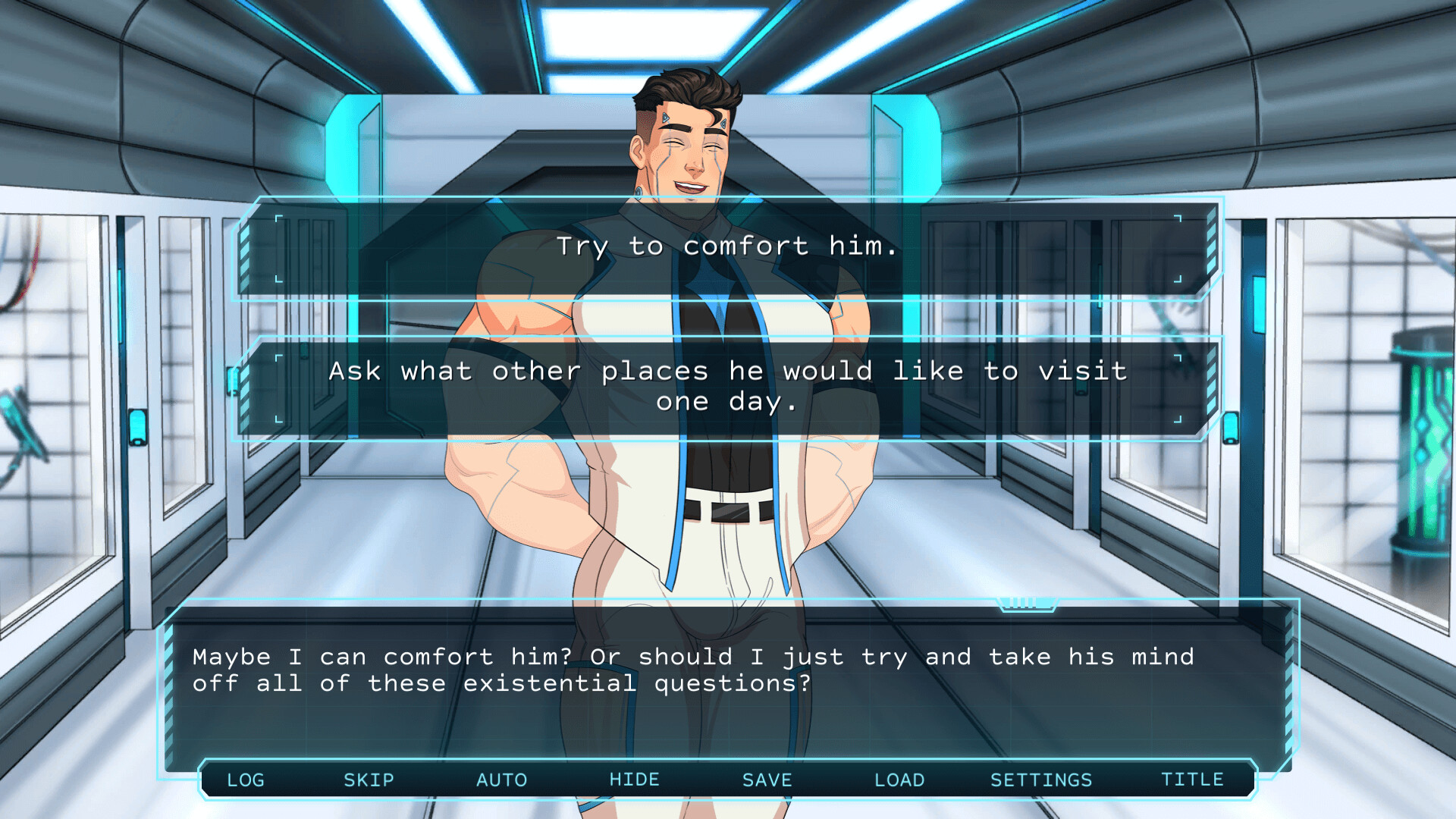Open the dialogue LOG

coord(244,780)
